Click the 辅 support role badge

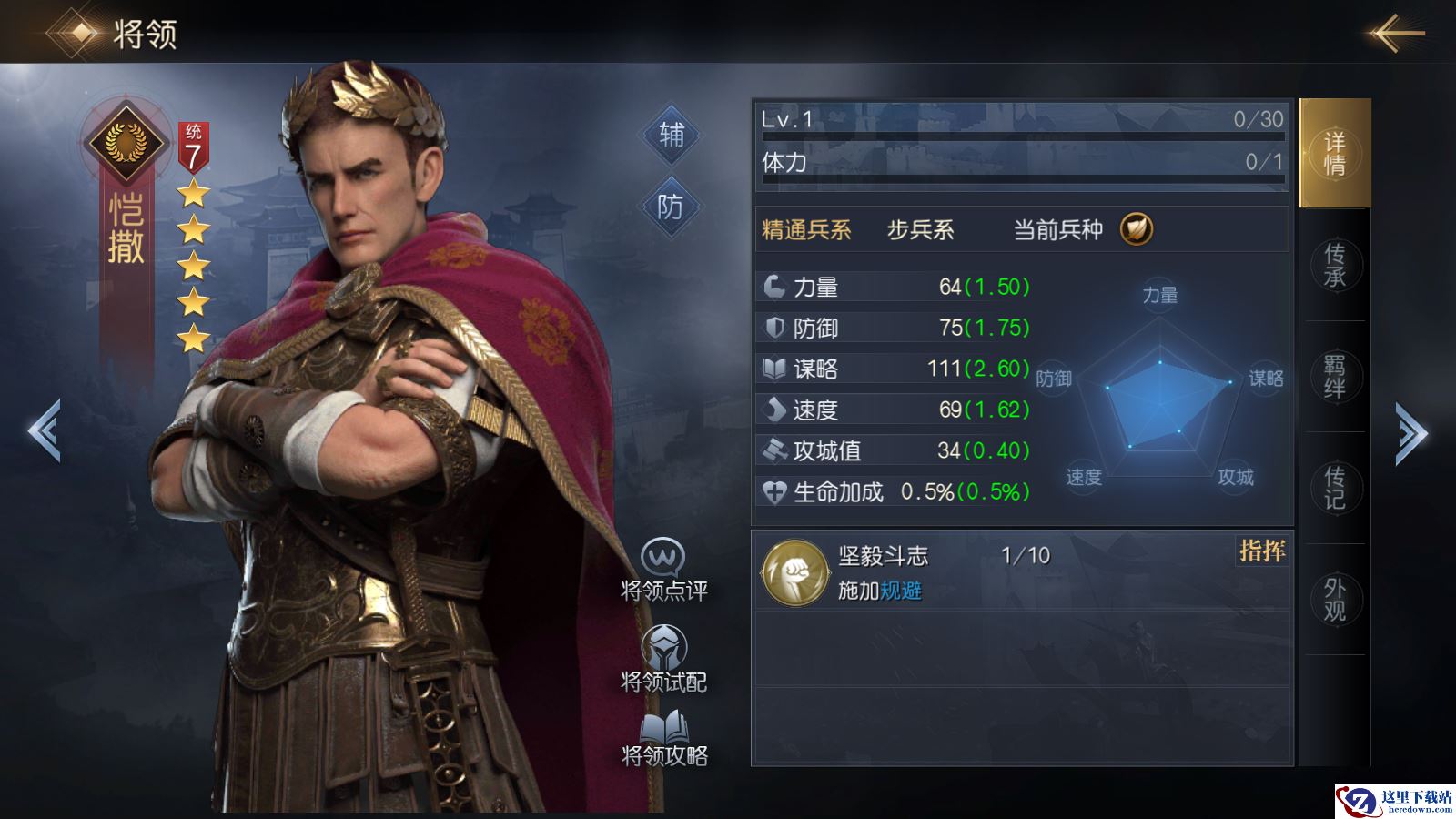pyautogui.click(x=671, y=135)
